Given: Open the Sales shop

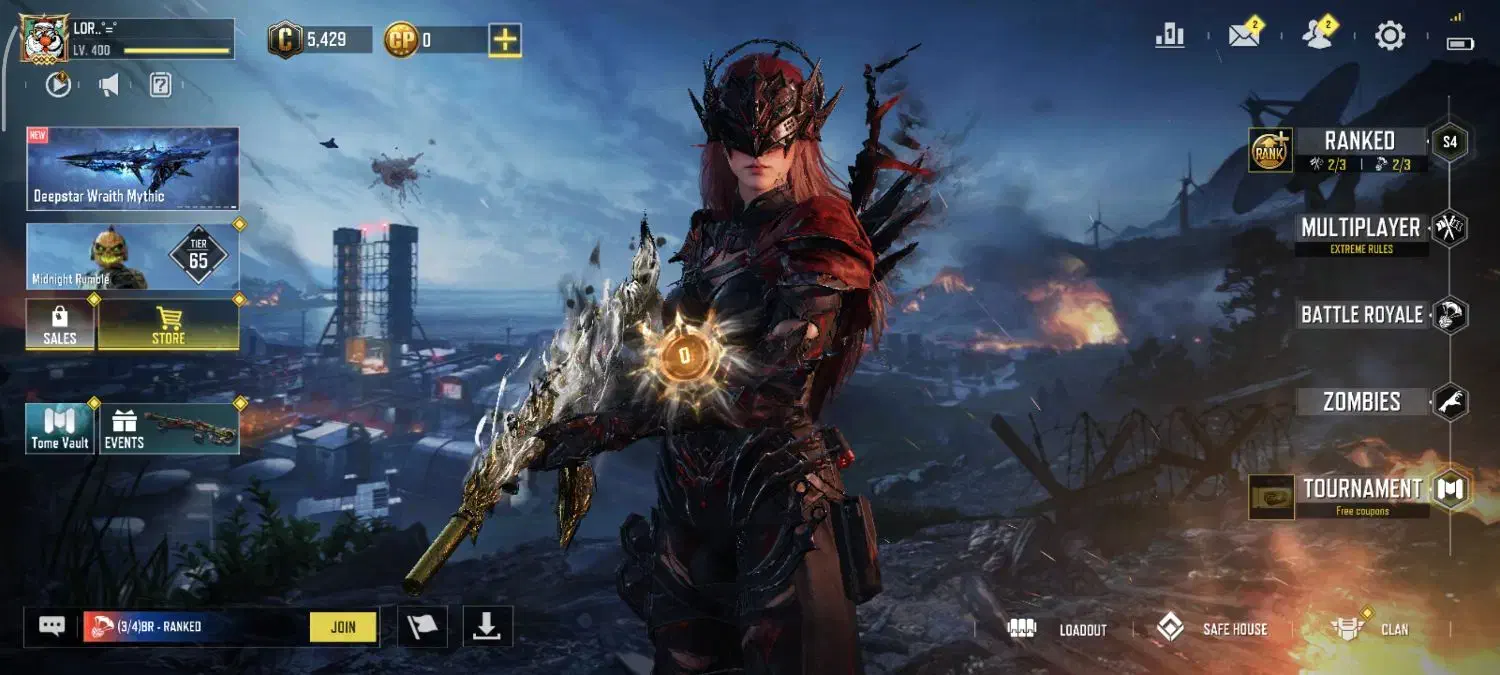Looking at the screenshot, I should coord(60,325).
